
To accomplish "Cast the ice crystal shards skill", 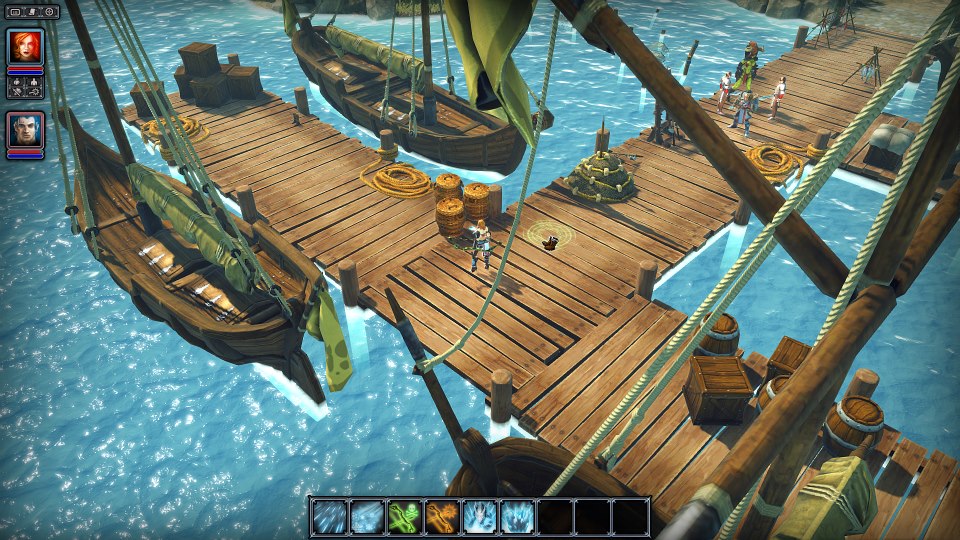I will click(517, 516).
